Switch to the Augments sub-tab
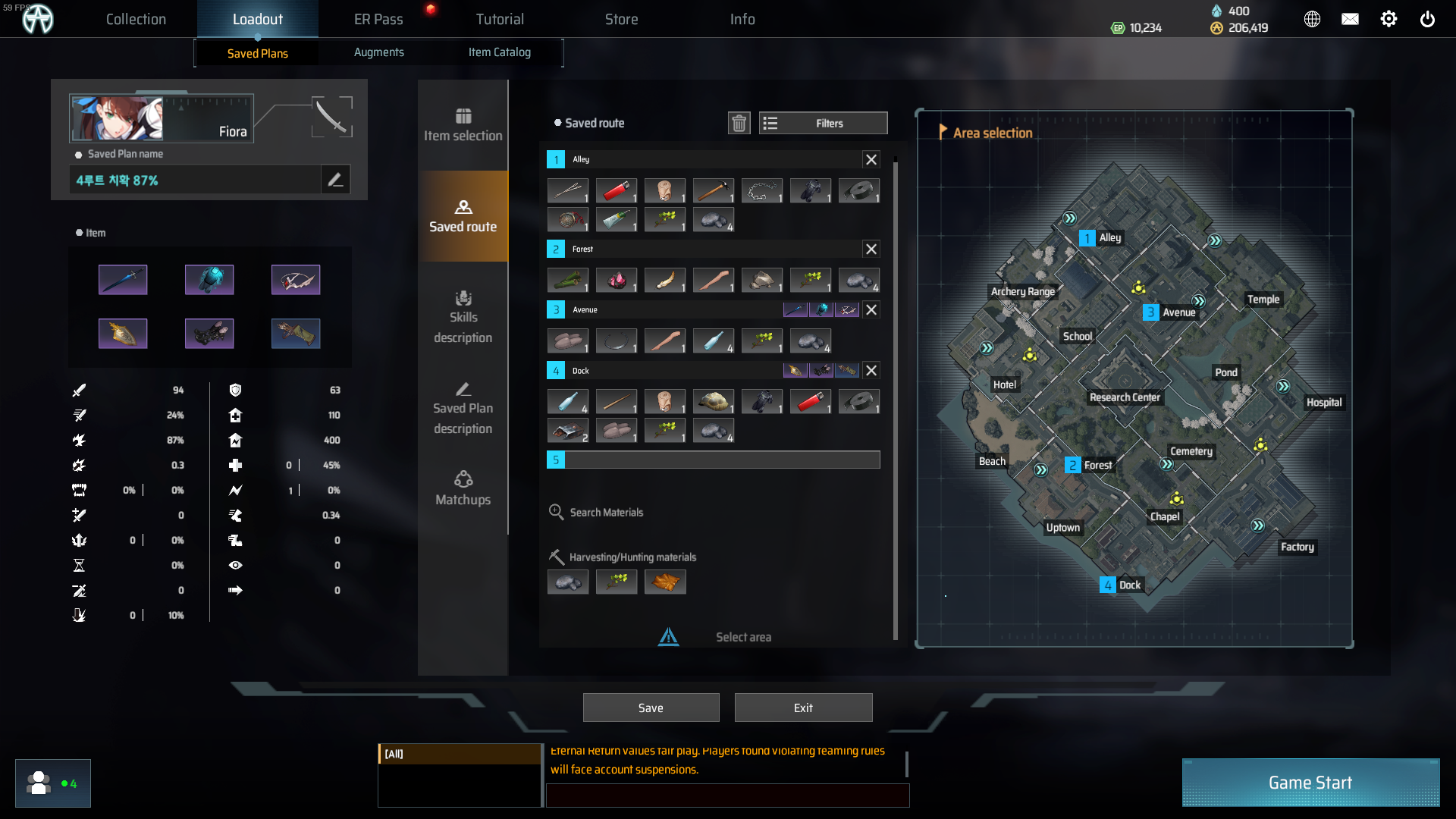The width and height of the screenshot is (1456, 819). [378, 52]
